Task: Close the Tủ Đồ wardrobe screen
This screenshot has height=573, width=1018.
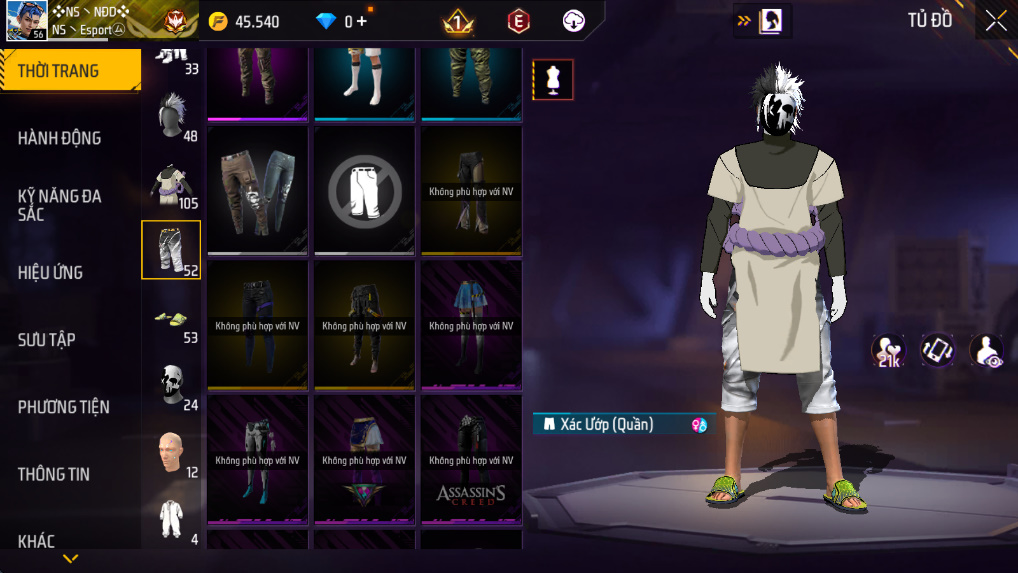Action: pyautogui.click(x=996, y=21)
